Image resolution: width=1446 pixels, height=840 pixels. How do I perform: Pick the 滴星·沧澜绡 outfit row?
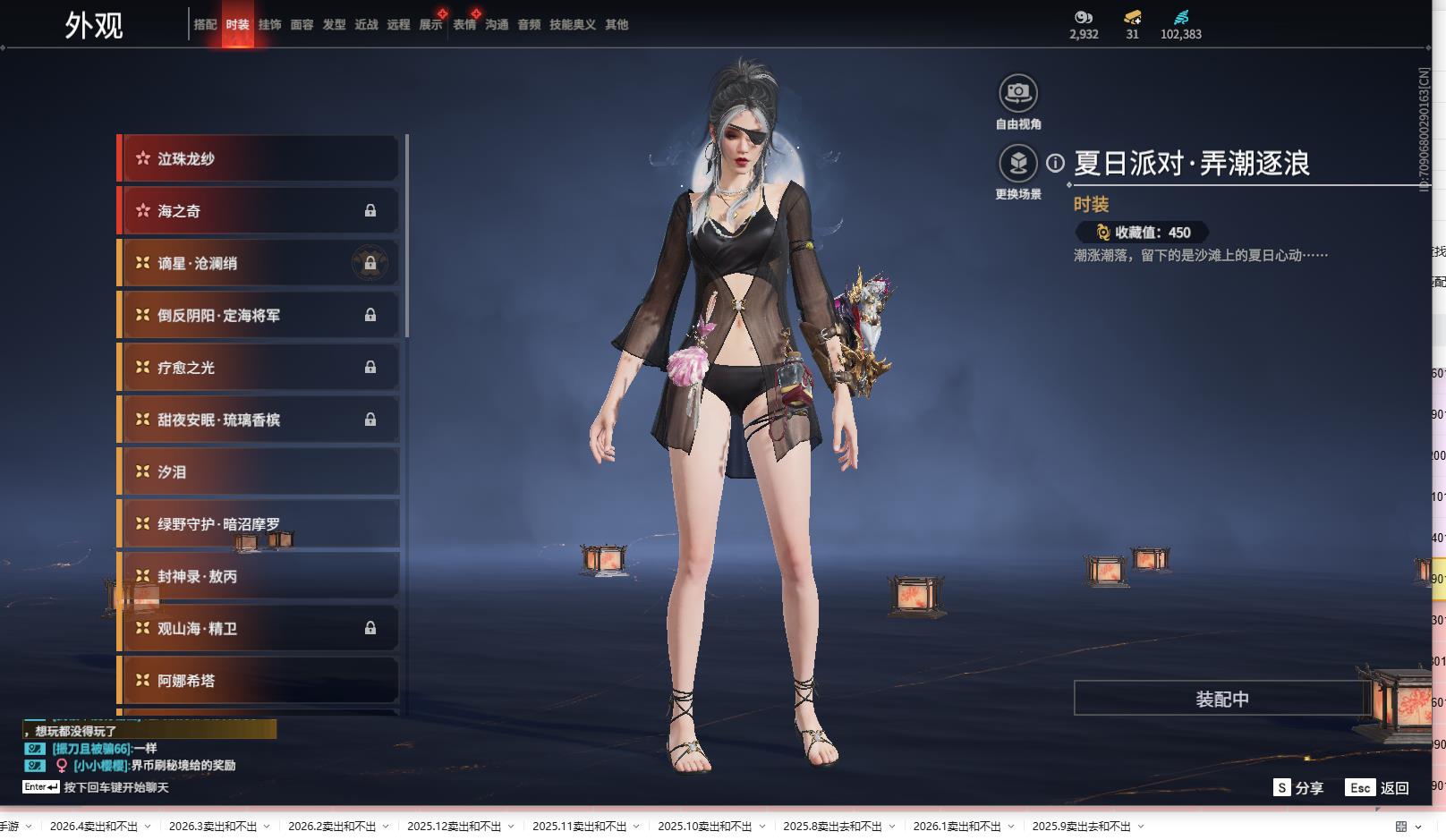[x=259, y=264]
